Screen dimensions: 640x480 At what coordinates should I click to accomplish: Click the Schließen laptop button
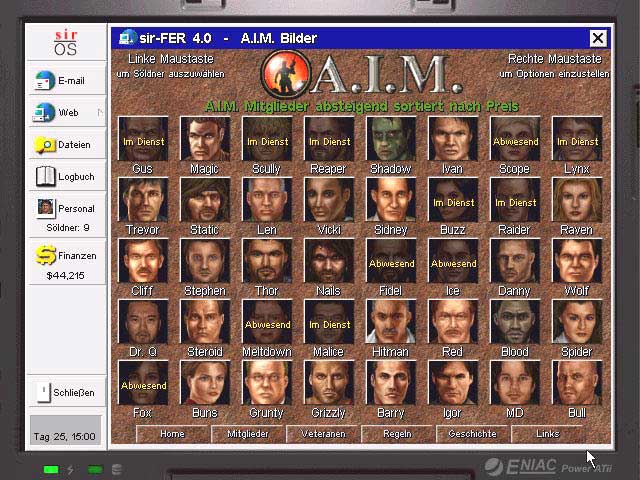tap(66, 393)
